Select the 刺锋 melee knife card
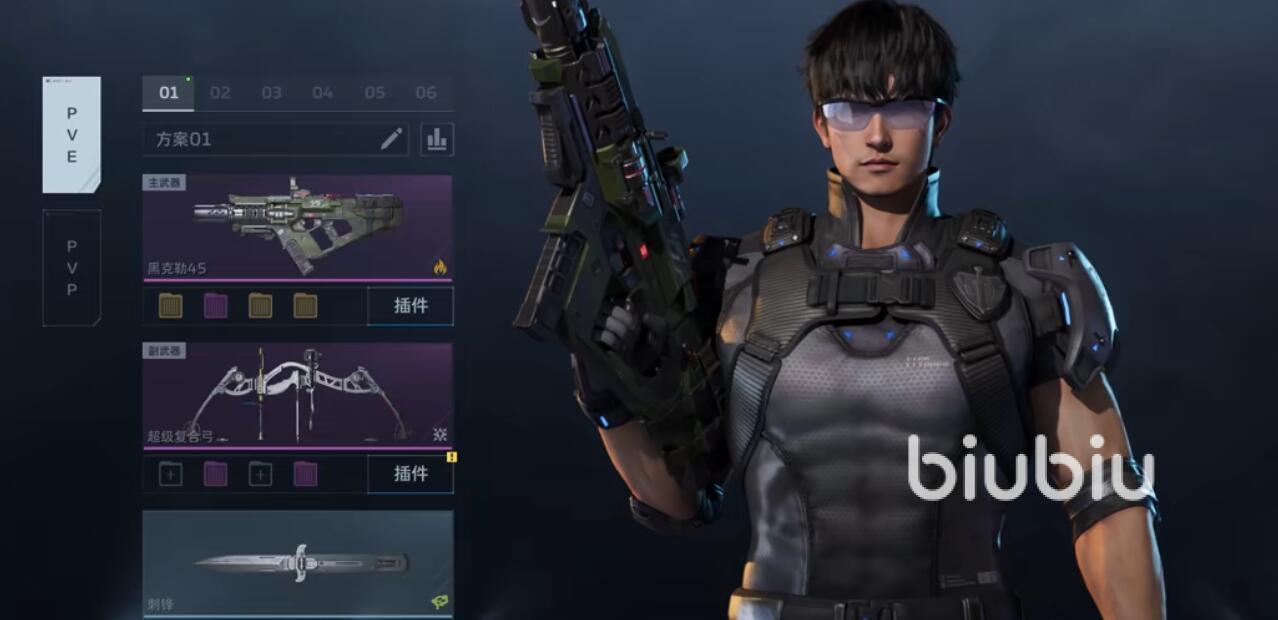This screenshot has width=1278, height=620. pos(297,564)
